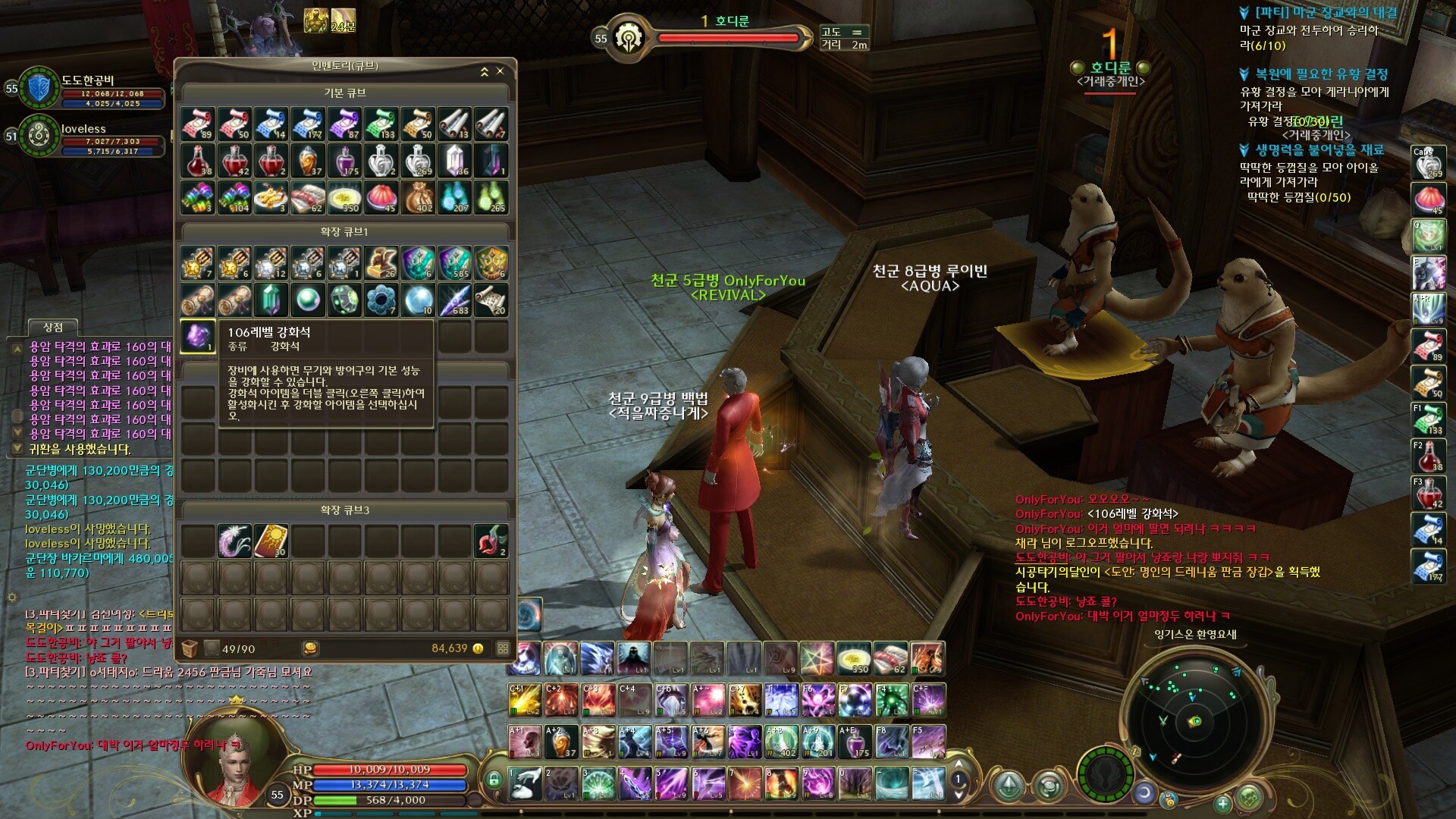This screenshot has width=1456, height=819.
Task: Select the red jelly food stack of 45
Action: coord(381,198)
